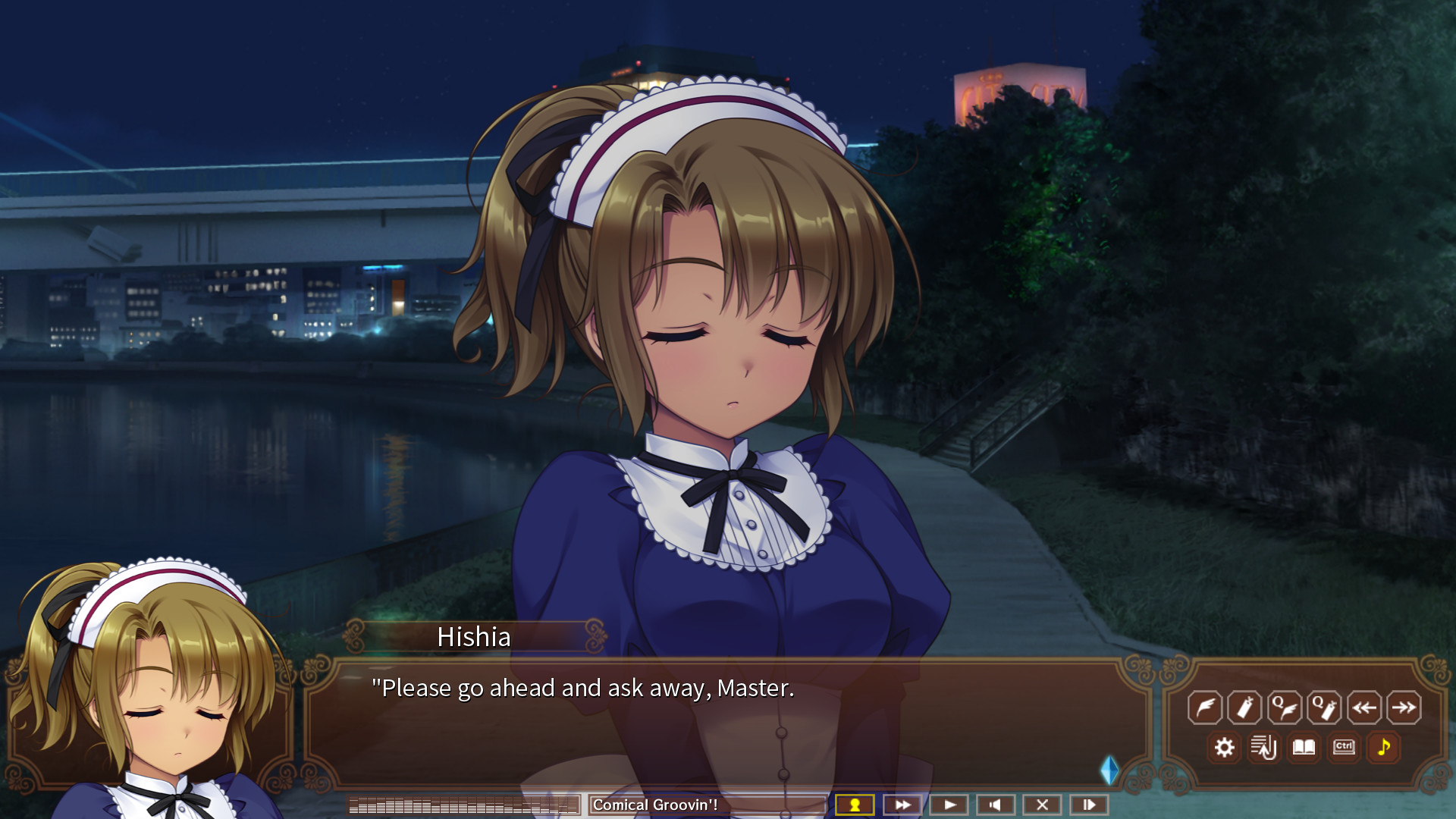Click the auto-play triangle button

point(949,805)
